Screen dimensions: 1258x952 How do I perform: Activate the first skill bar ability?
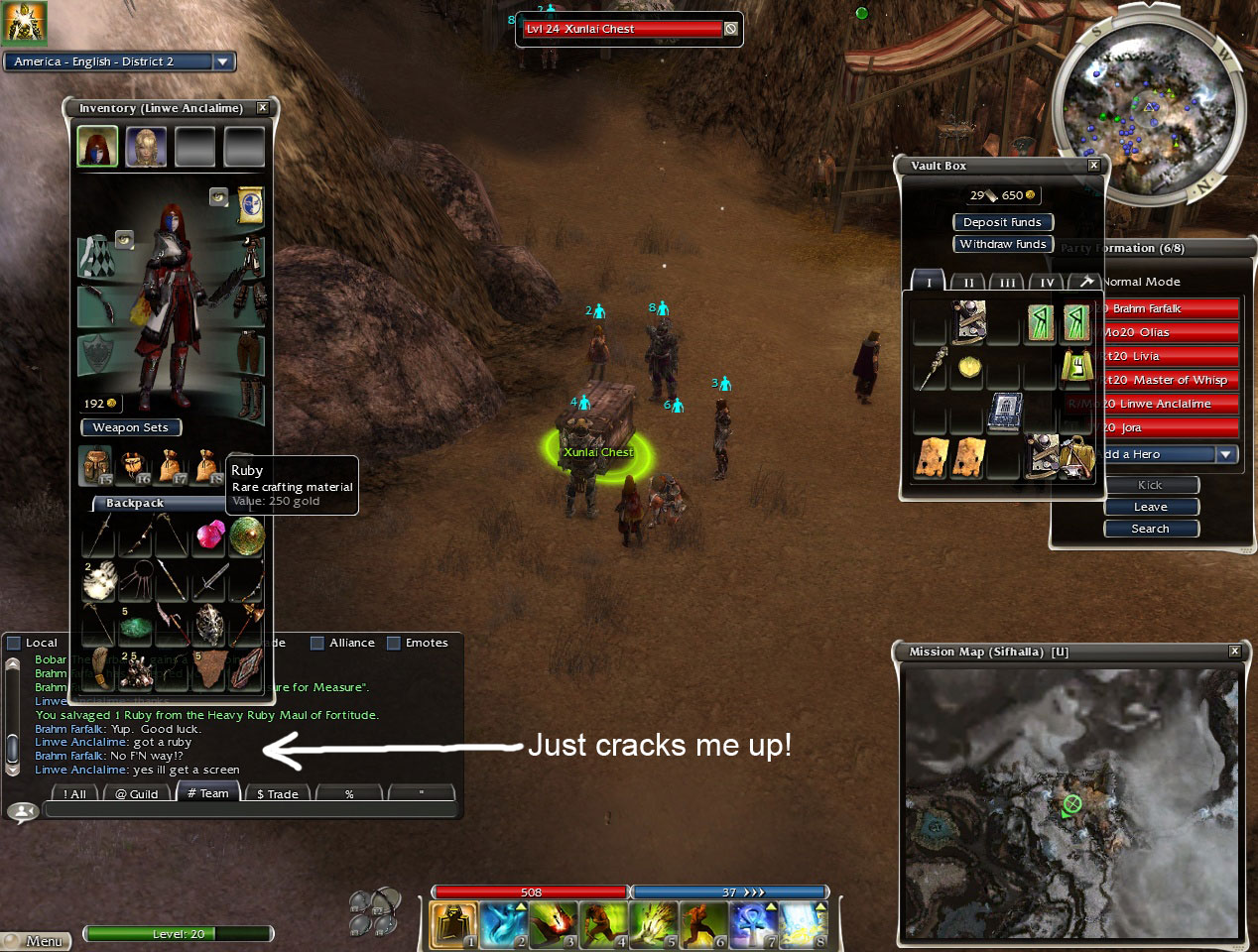[x=453, y=923]
